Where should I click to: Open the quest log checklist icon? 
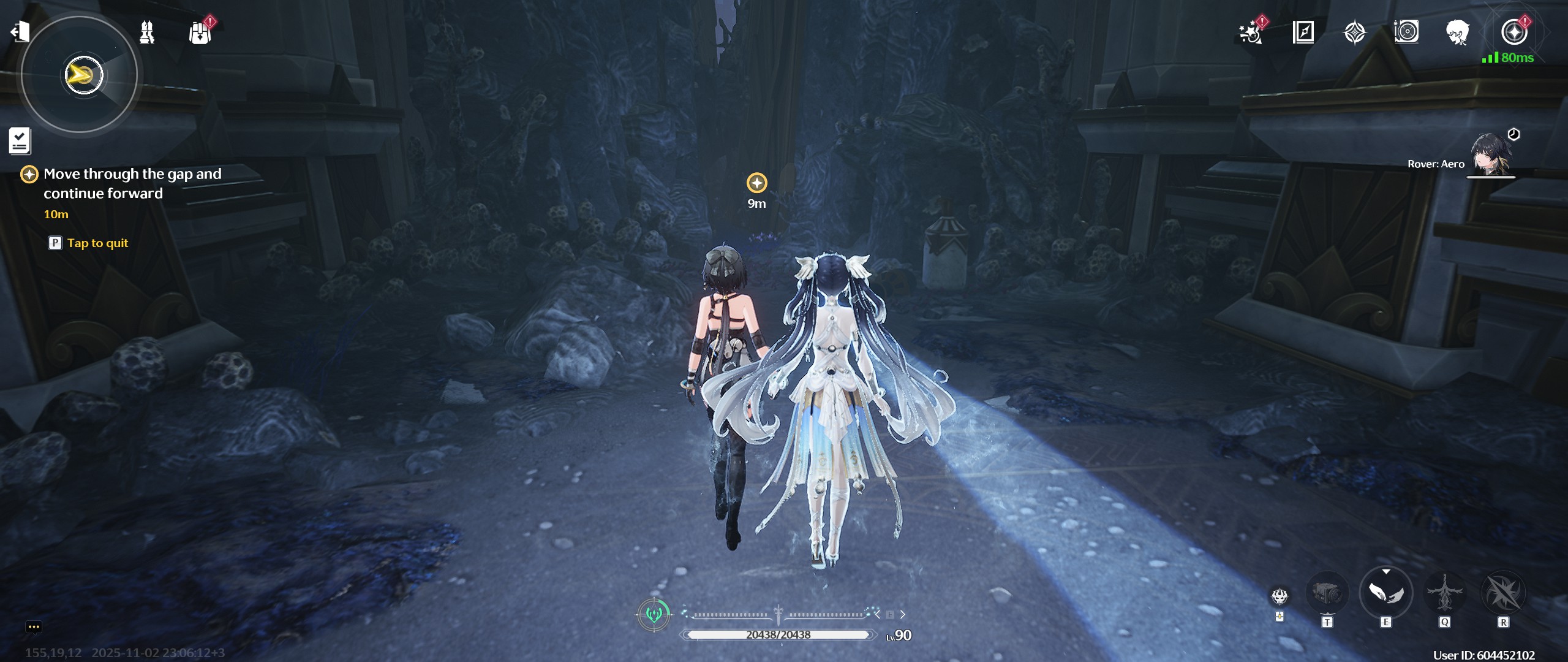pyautogui.click(x=20, y=141)
